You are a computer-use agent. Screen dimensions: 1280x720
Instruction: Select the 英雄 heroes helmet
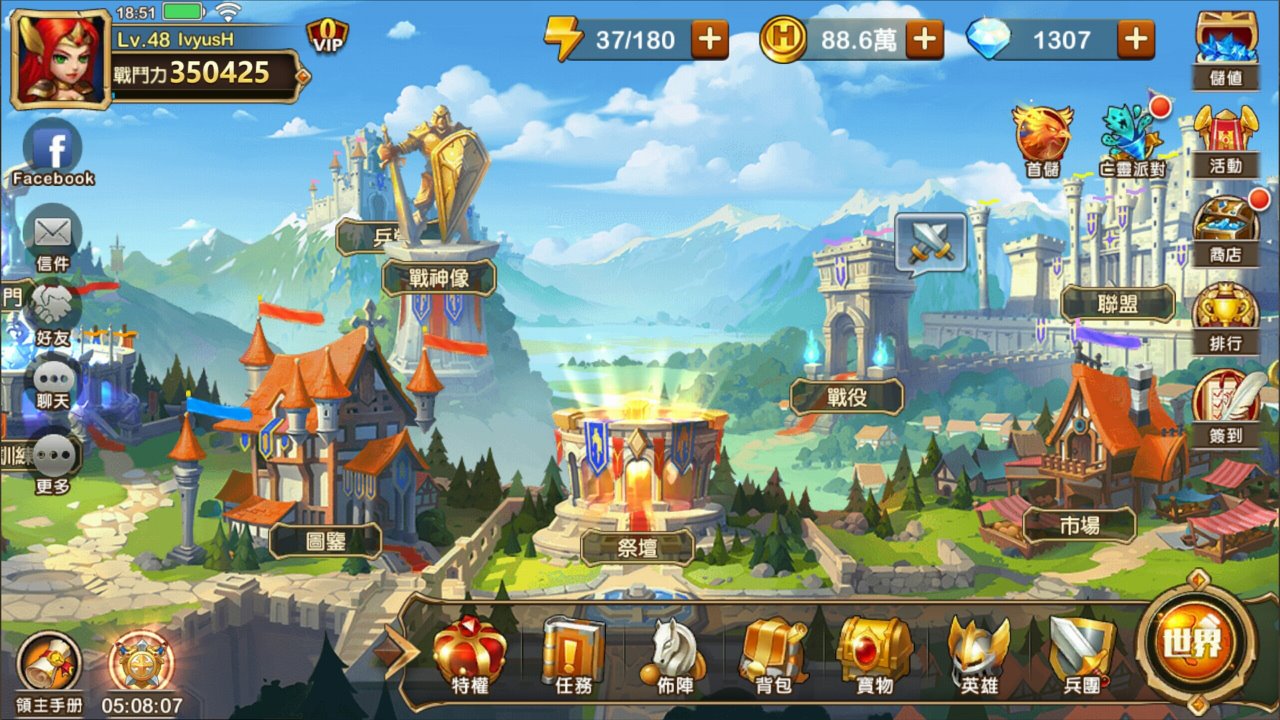[979, 655]
